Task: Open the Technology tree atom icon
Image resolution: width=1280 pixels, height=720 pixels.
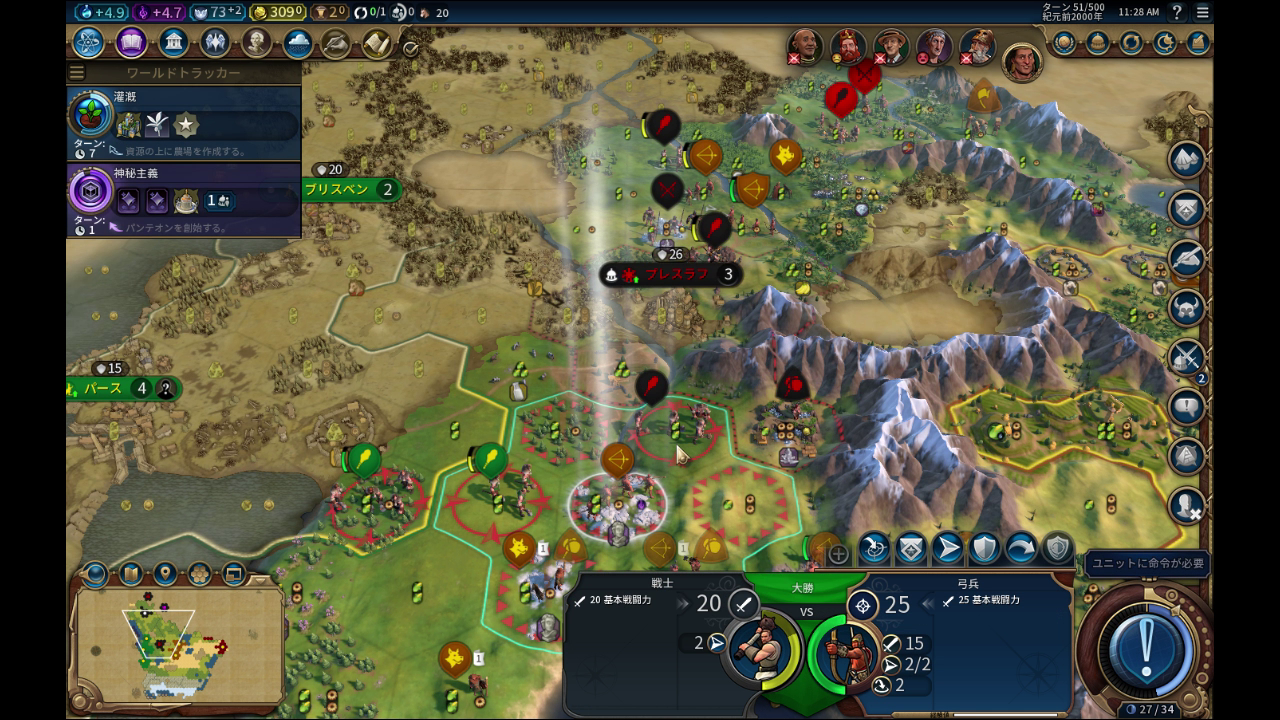Action: (x=88, y=43)
